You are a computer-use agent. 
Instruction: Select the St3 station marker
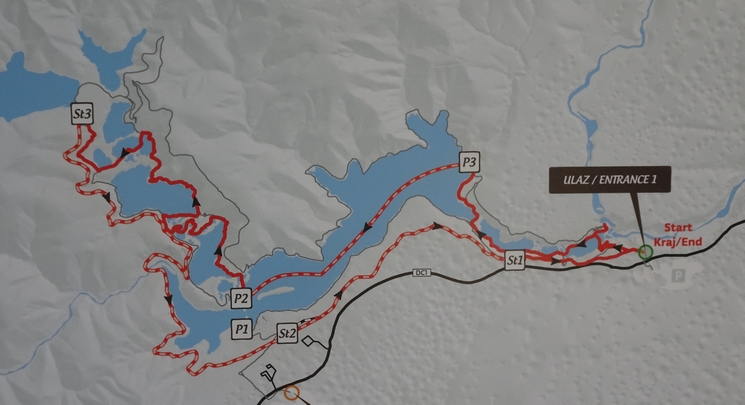(x=83, y=116)
